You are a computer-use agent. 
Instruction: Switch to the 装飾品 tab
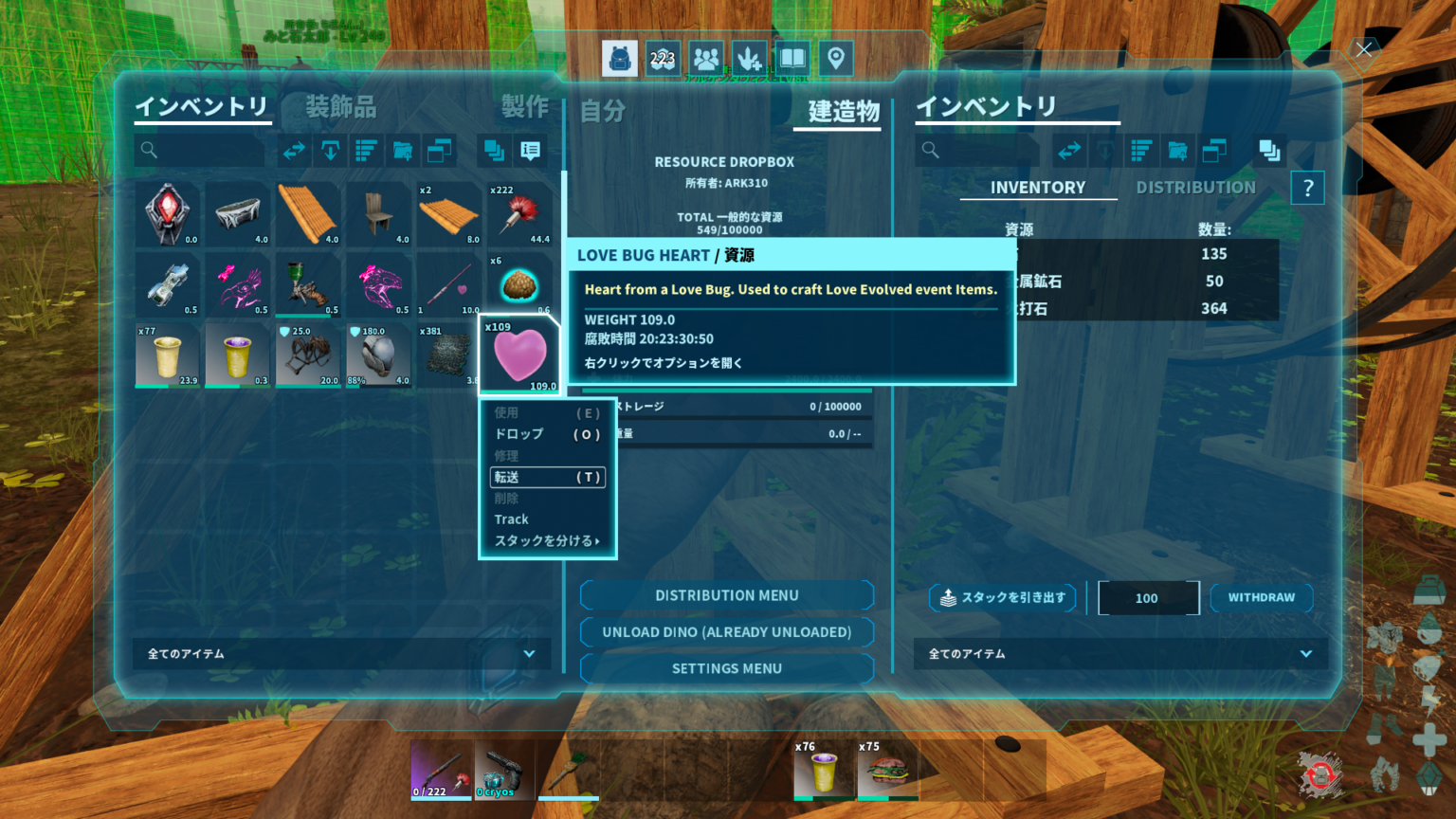click(340, 107)
